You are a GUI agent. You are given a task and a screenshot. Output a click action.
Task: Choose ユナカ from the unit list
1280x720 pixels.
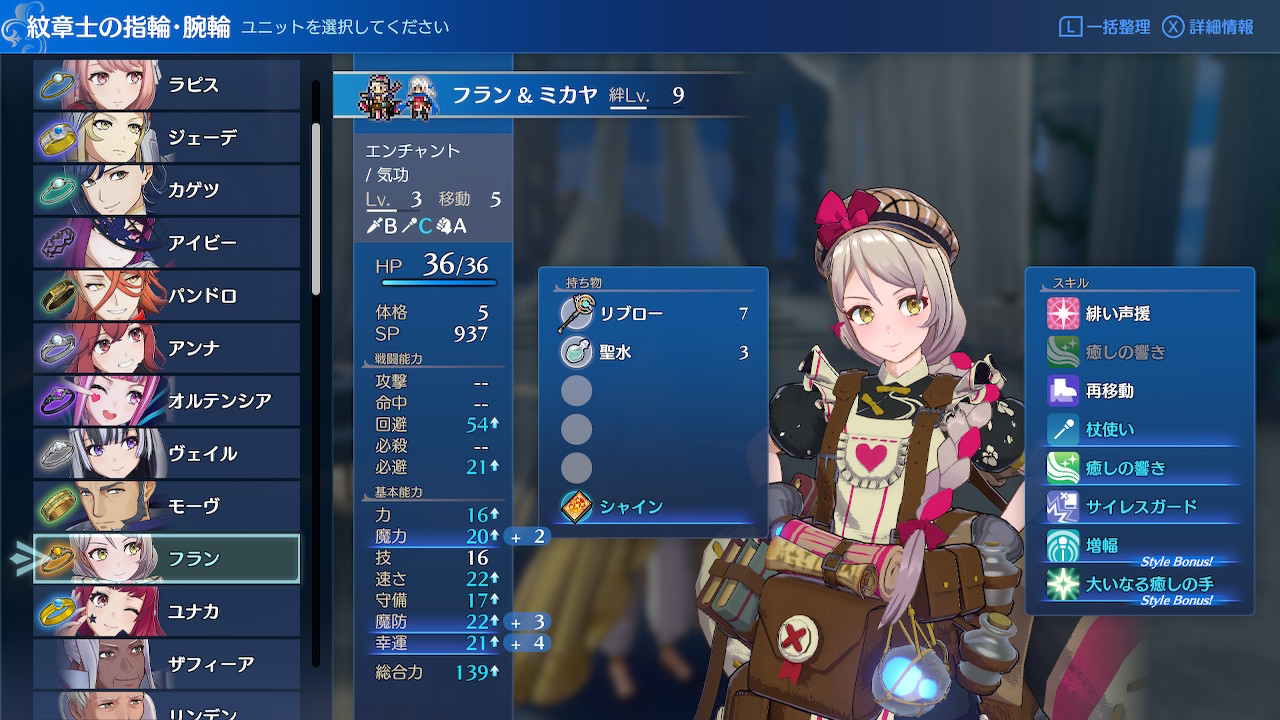click(166, 611)
